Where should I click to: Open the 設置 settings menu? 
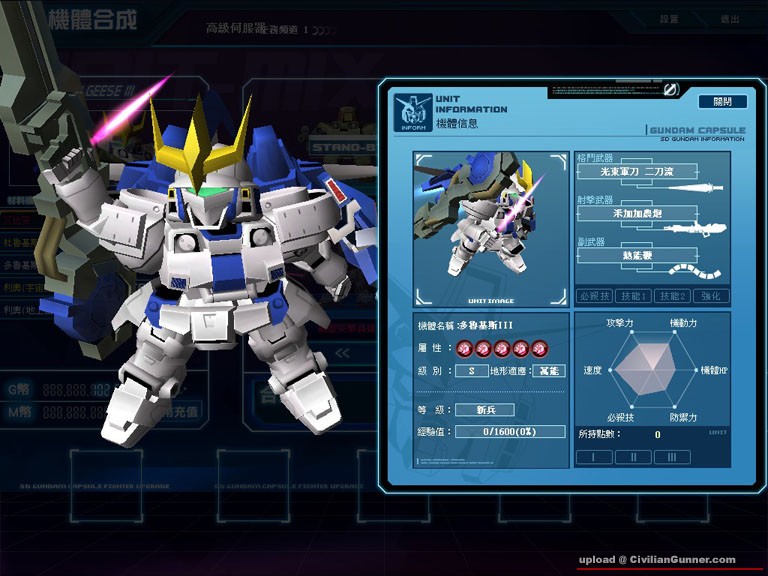pyautogui.click(x=669, y=19)
